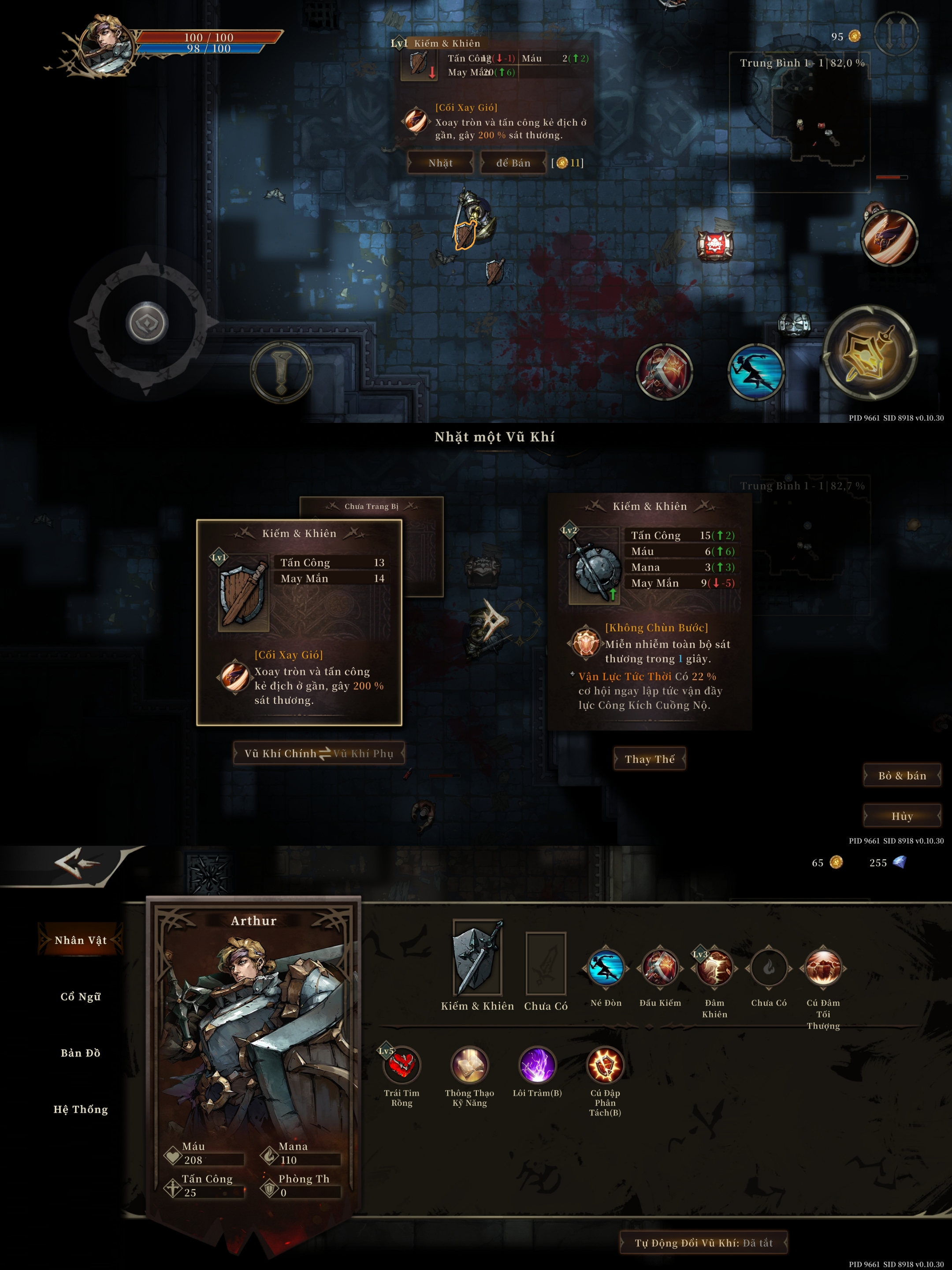Select the Trái Tim Rồng passive icon
Viewport: 952px width, 1270px height.
pos(402,1065)
